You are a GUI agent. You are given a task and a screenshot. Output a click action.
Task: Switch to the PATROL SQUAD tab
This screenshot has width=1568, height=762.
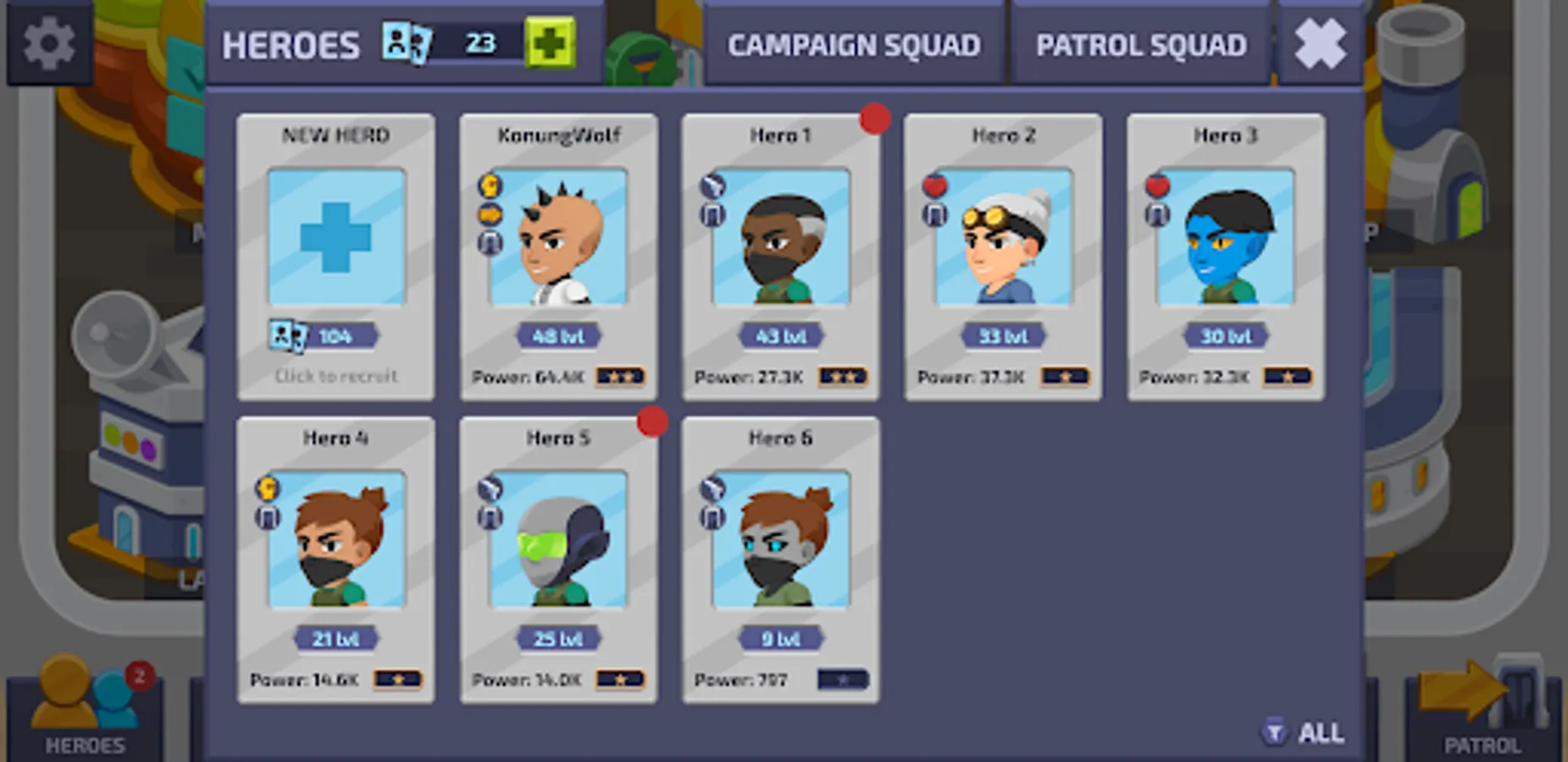pyautogui.click(x=1141, y=44)
